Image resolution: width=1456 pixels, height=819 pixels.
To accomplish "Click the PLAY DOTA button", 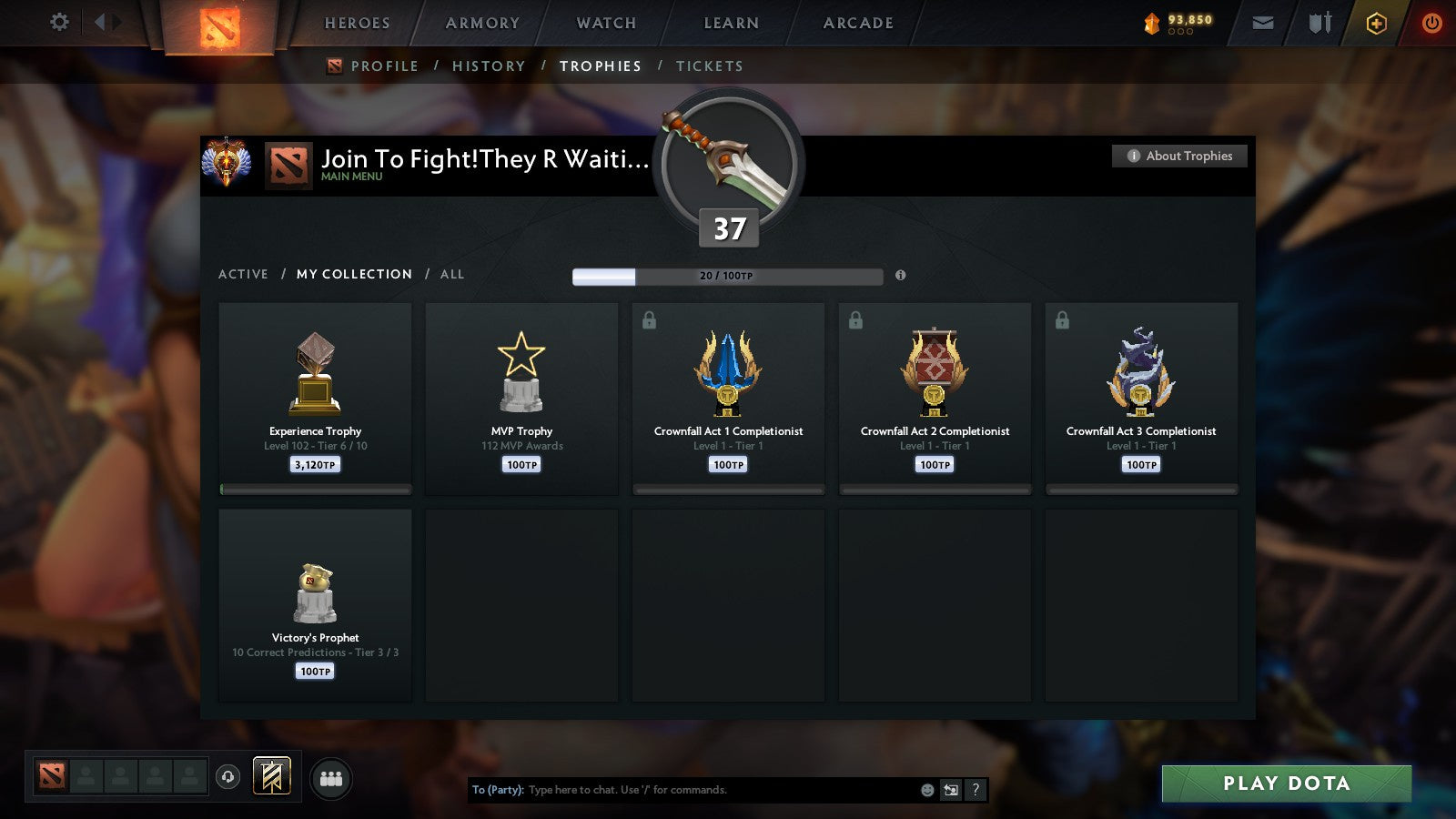I will point(1285,783).
